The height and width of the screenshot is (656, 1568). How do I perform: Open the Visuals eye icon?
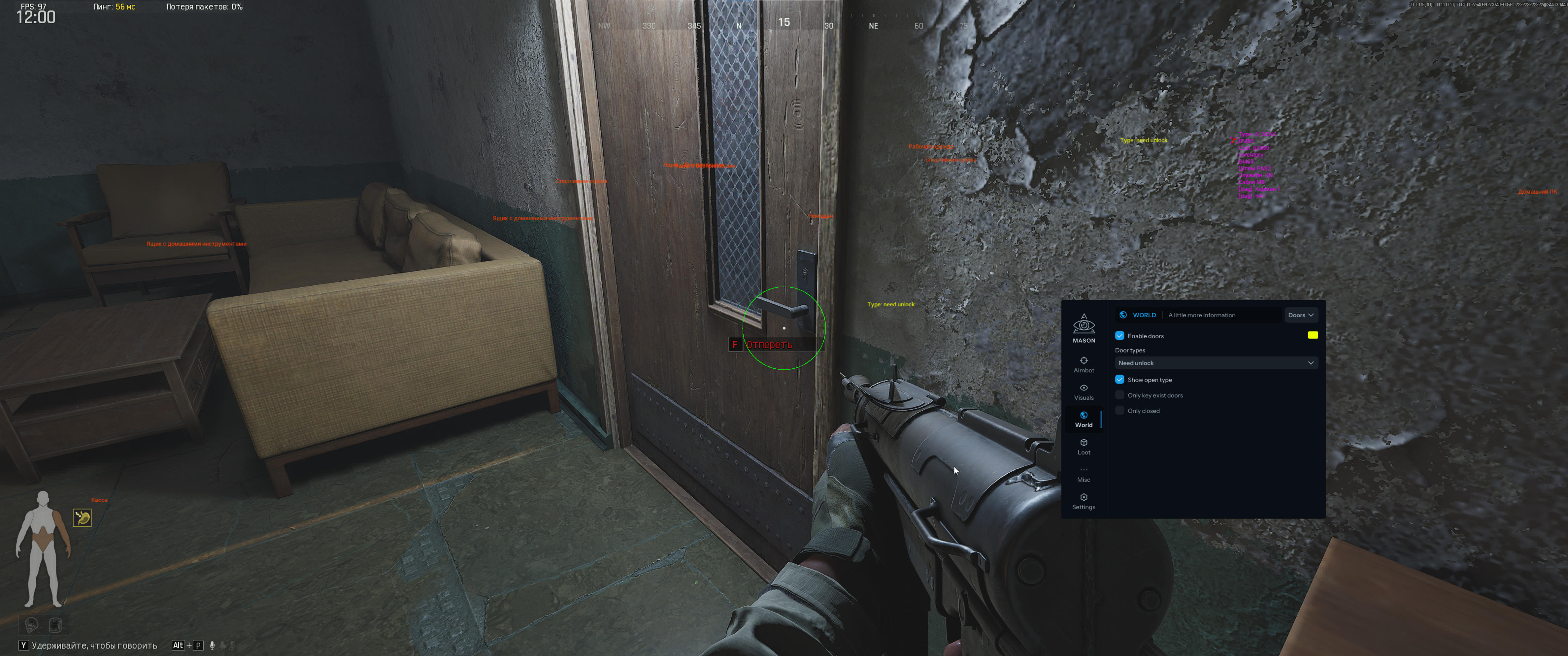coord(1084,388)
